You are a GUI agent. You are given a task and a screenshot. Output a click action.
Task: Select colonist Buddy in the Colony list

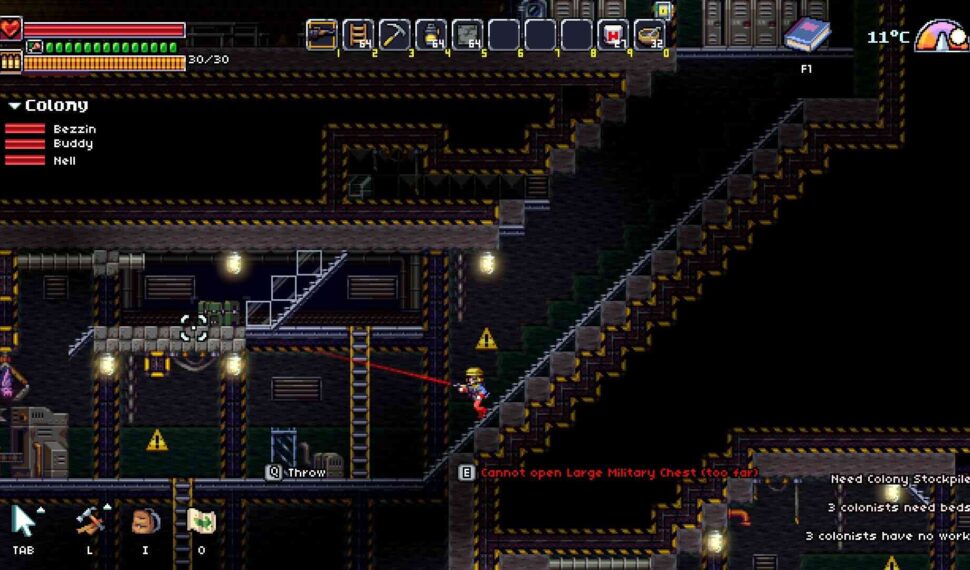pyautogui.click(x=73, y=144)
